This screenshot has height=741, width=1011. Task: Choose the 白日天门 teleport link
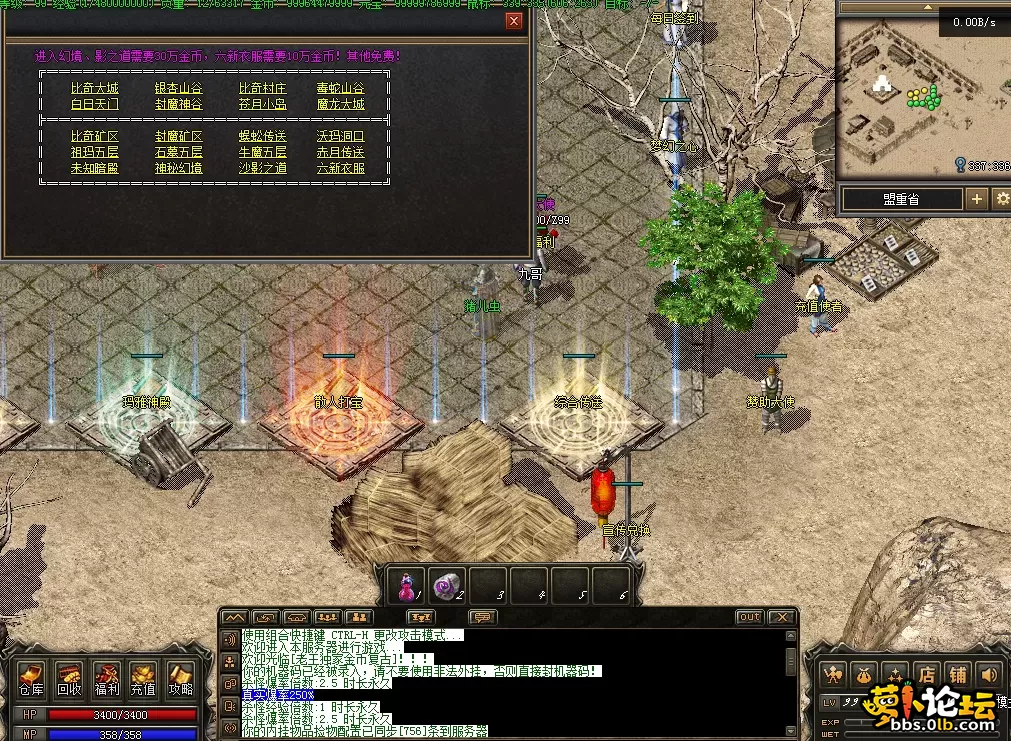click(x=94, y=104)
